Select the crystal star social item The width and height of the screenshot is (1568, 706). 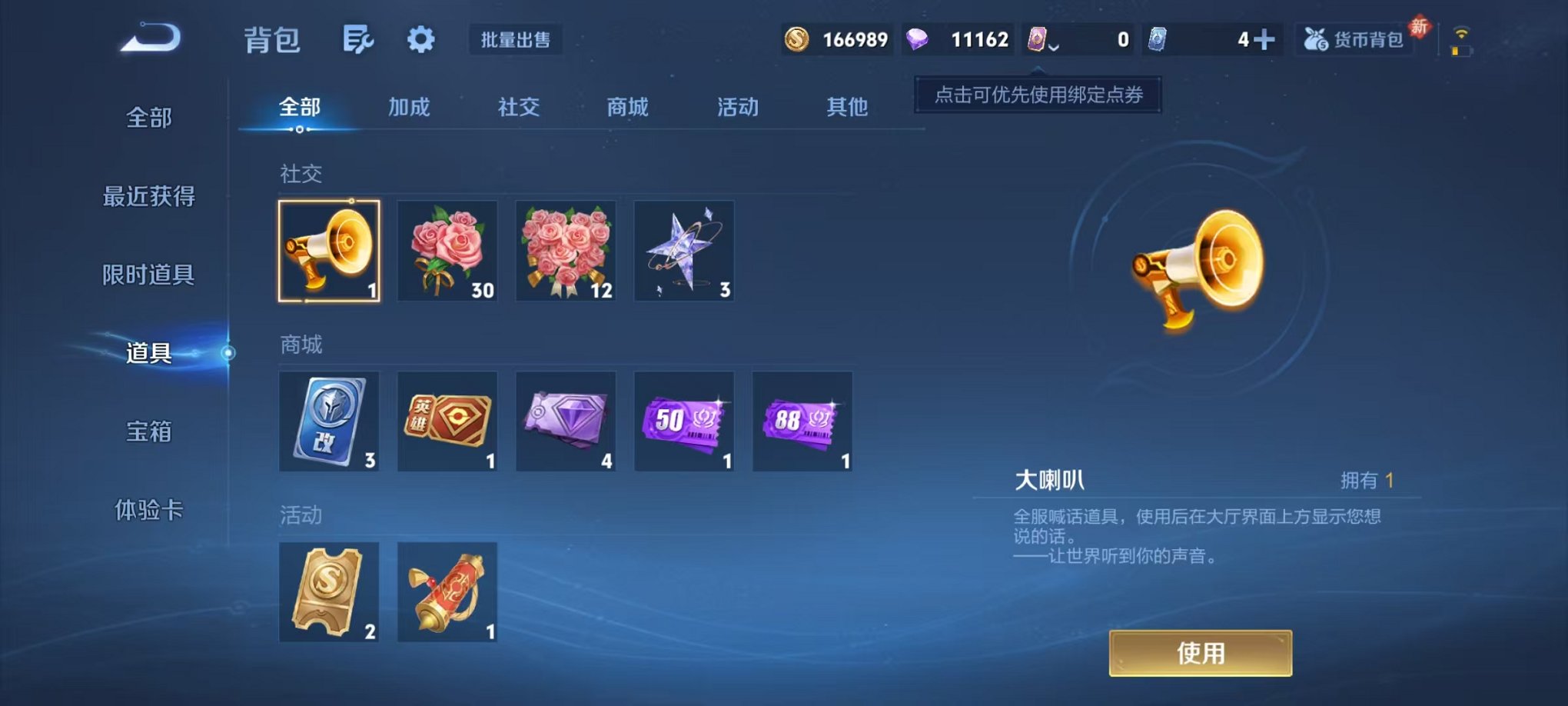683,251
